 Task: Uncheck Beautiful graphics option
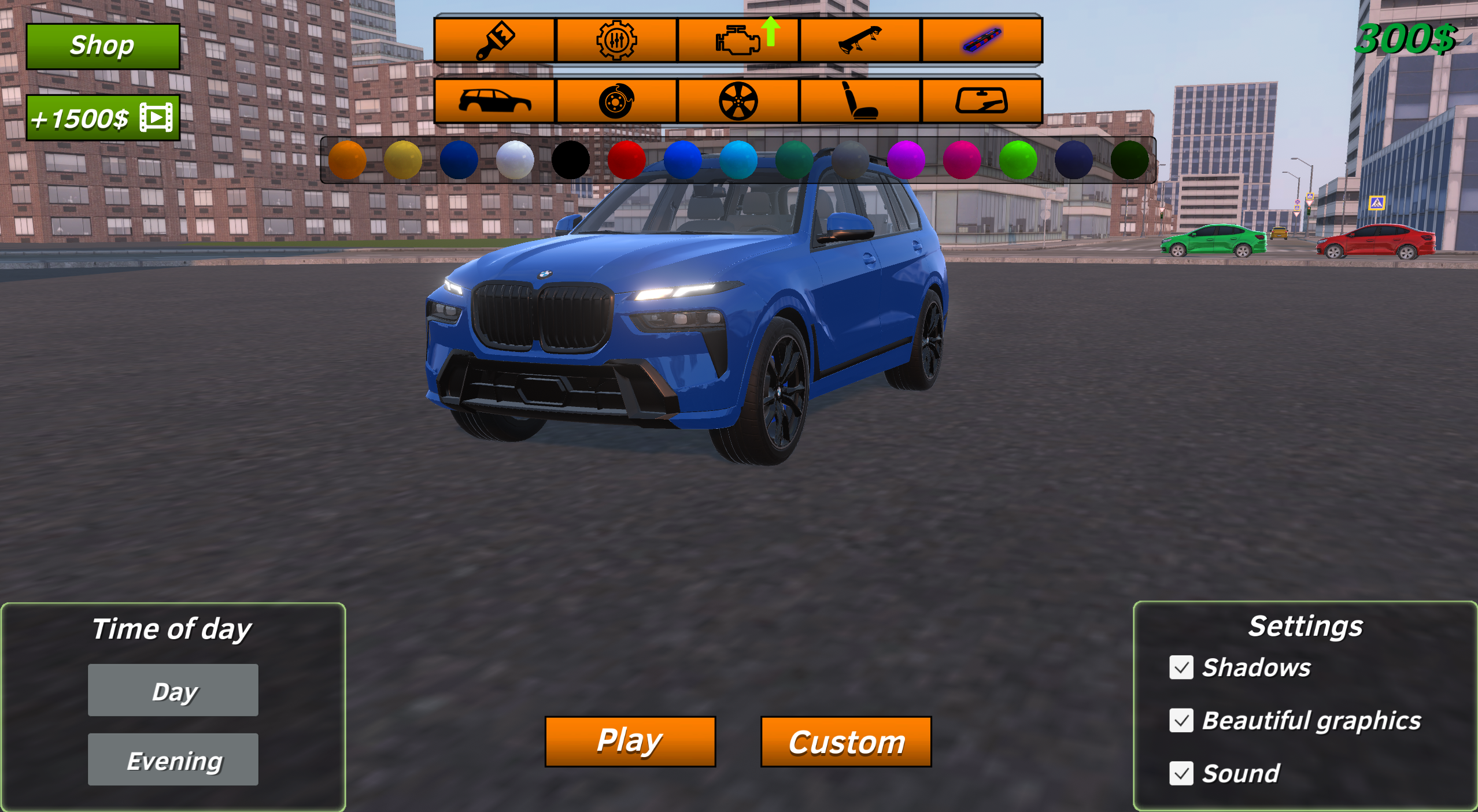tap(1181, 721)
